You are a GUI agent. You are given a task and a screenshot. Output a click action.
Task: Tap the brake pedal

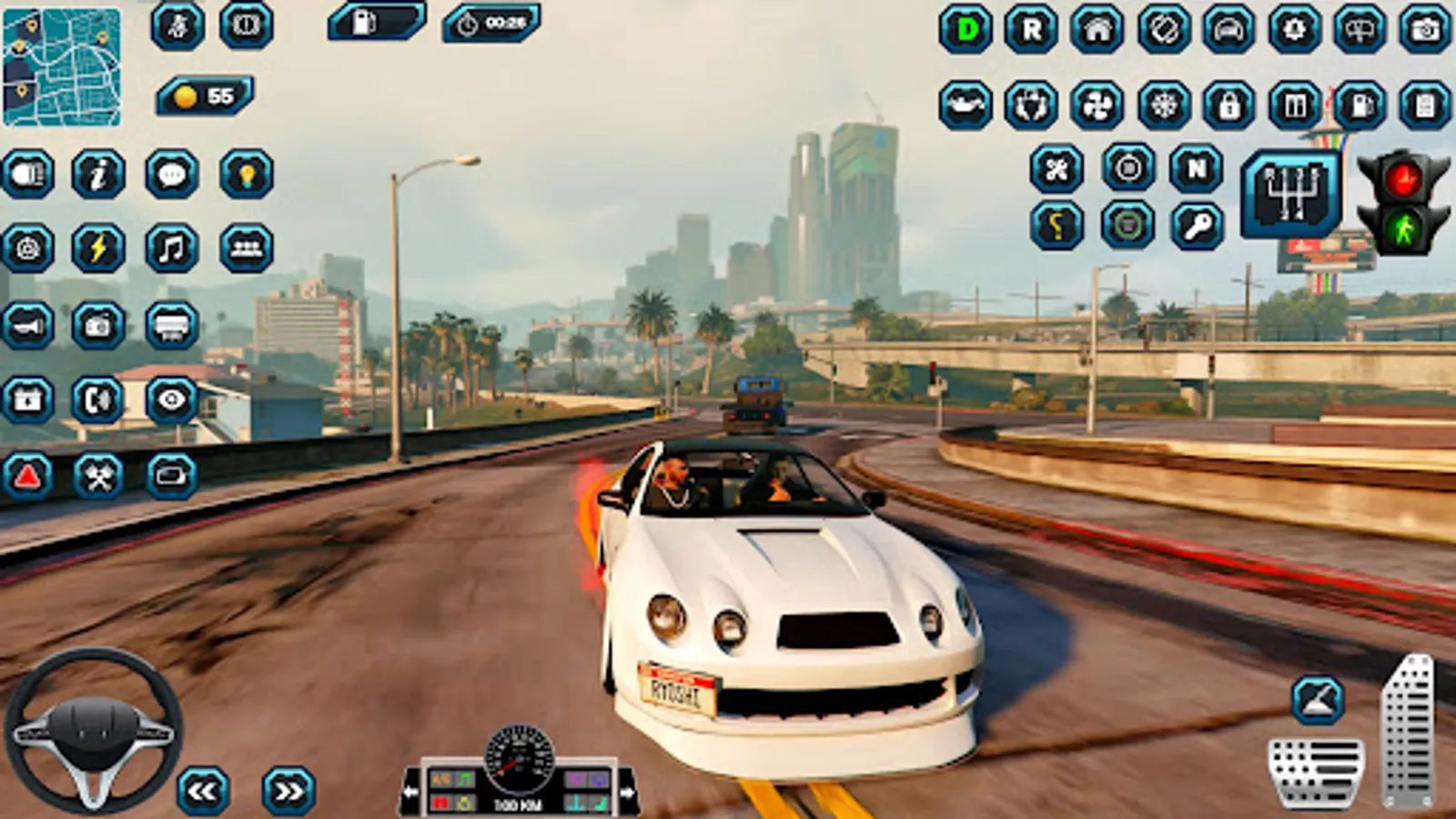coord(1316,771)
